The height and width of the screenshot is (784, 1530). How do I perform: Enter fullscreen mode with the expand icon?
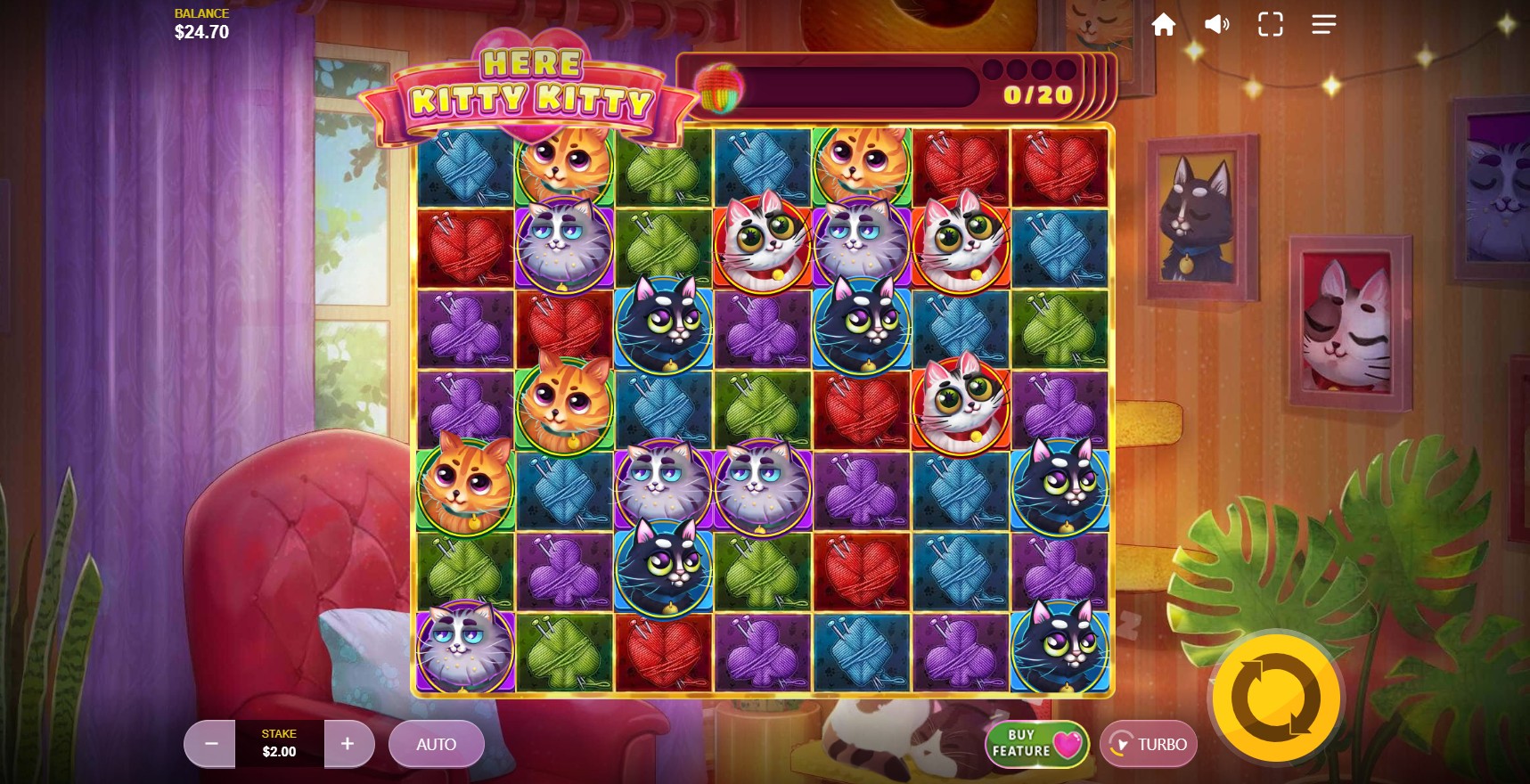[x=1270, y=24]
